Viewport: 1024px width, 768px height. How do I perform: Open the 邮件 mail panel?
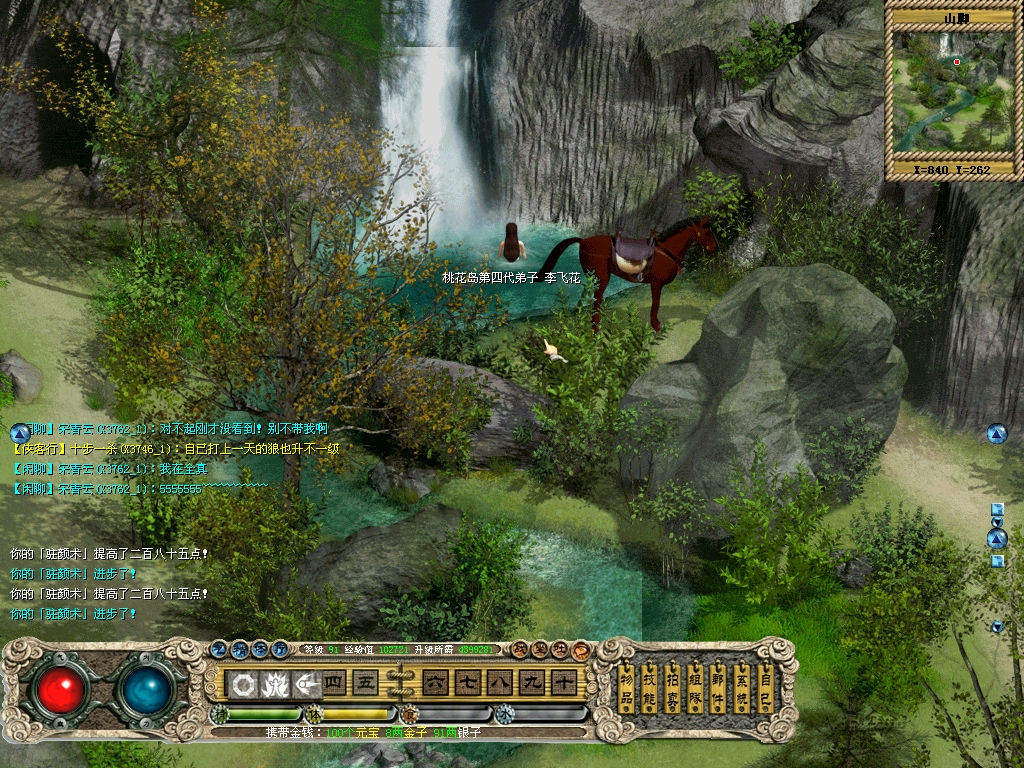click(718, 690)
